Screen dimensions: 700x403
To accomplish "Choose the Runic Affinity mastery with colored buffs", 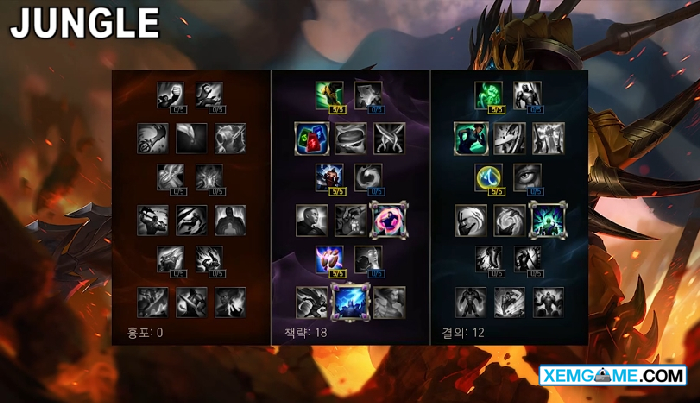I will coord(311,137).
